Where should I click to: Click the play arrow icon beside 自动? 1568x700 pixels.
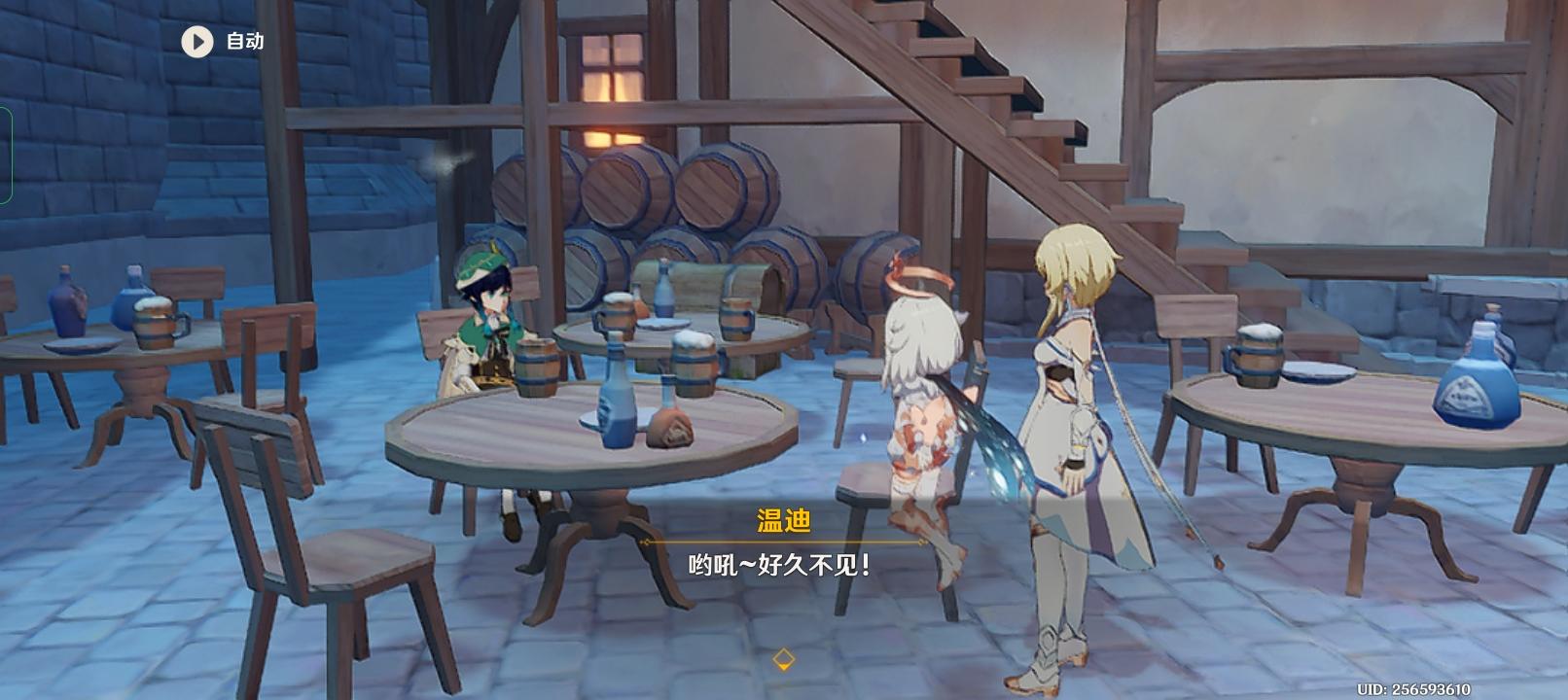(196, 42)
